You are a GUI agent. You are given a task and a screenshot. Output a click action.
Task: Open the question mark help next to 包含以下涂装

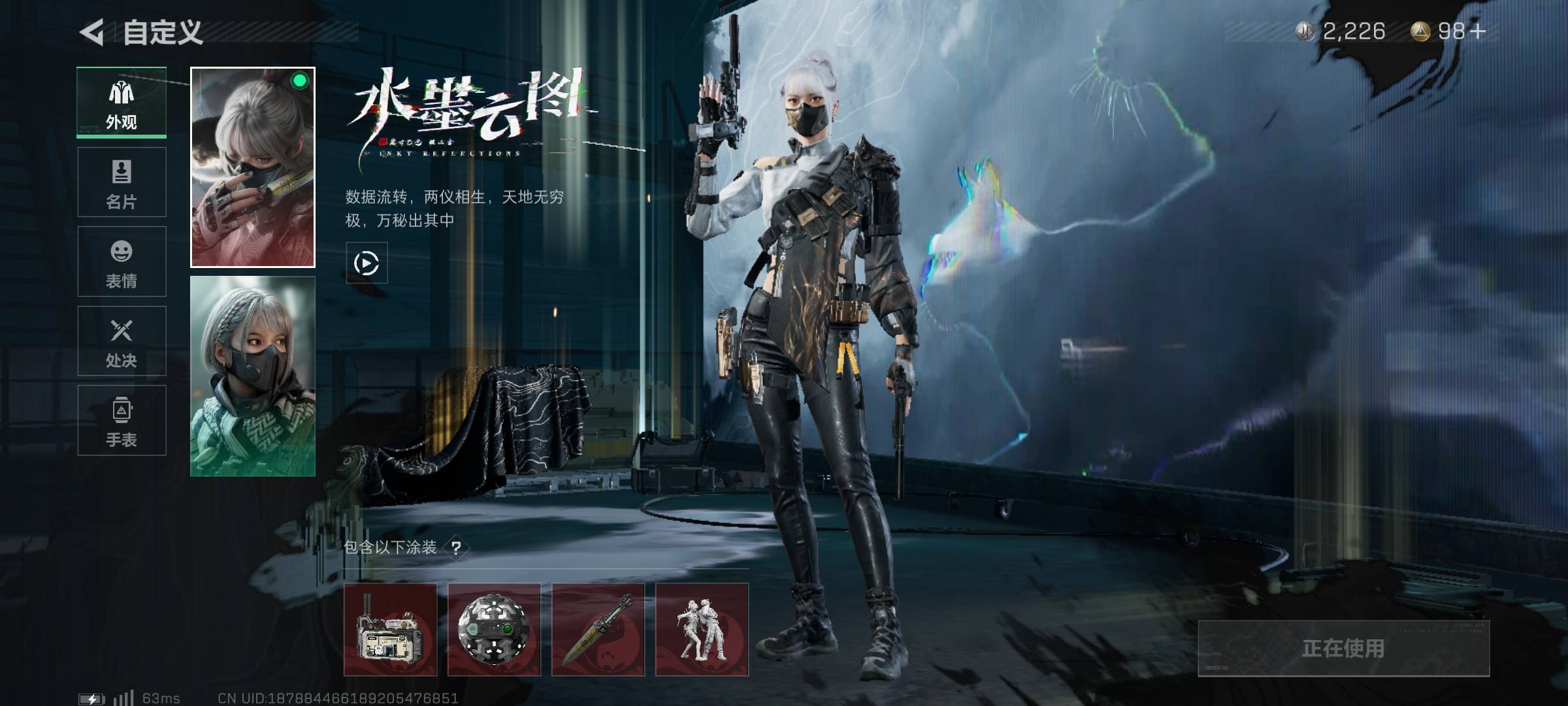[456, 548]
